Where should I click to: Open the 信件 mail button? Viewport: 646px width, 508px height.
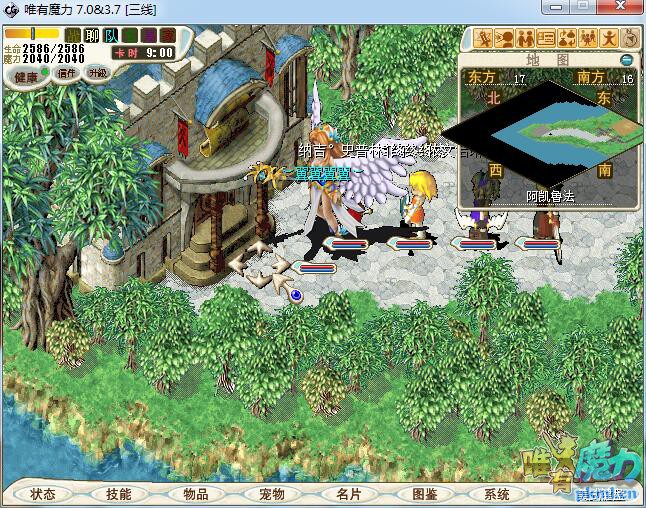(x=68, y=73)
